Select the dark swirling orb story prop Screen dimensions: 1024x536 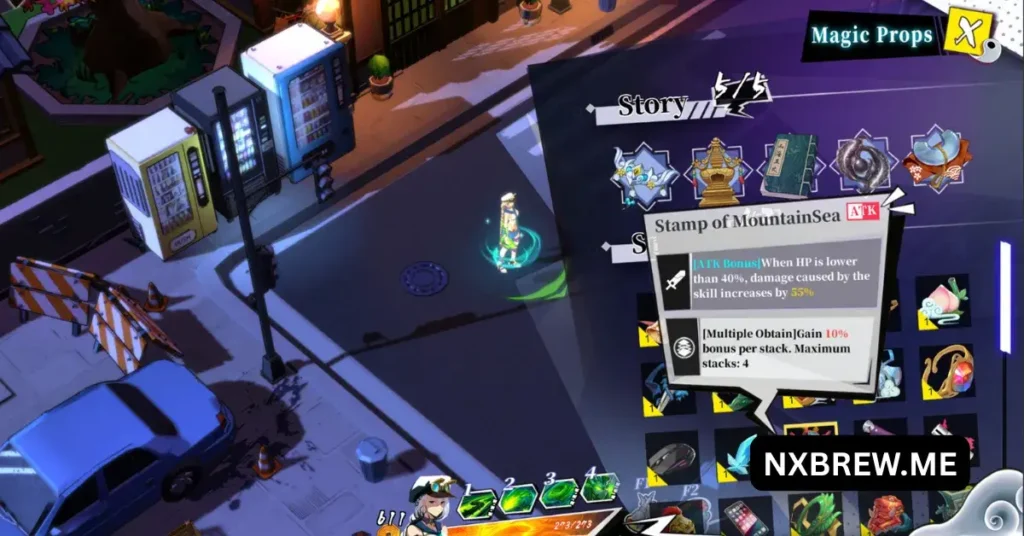pyautogui.click(x=863, y=165)
